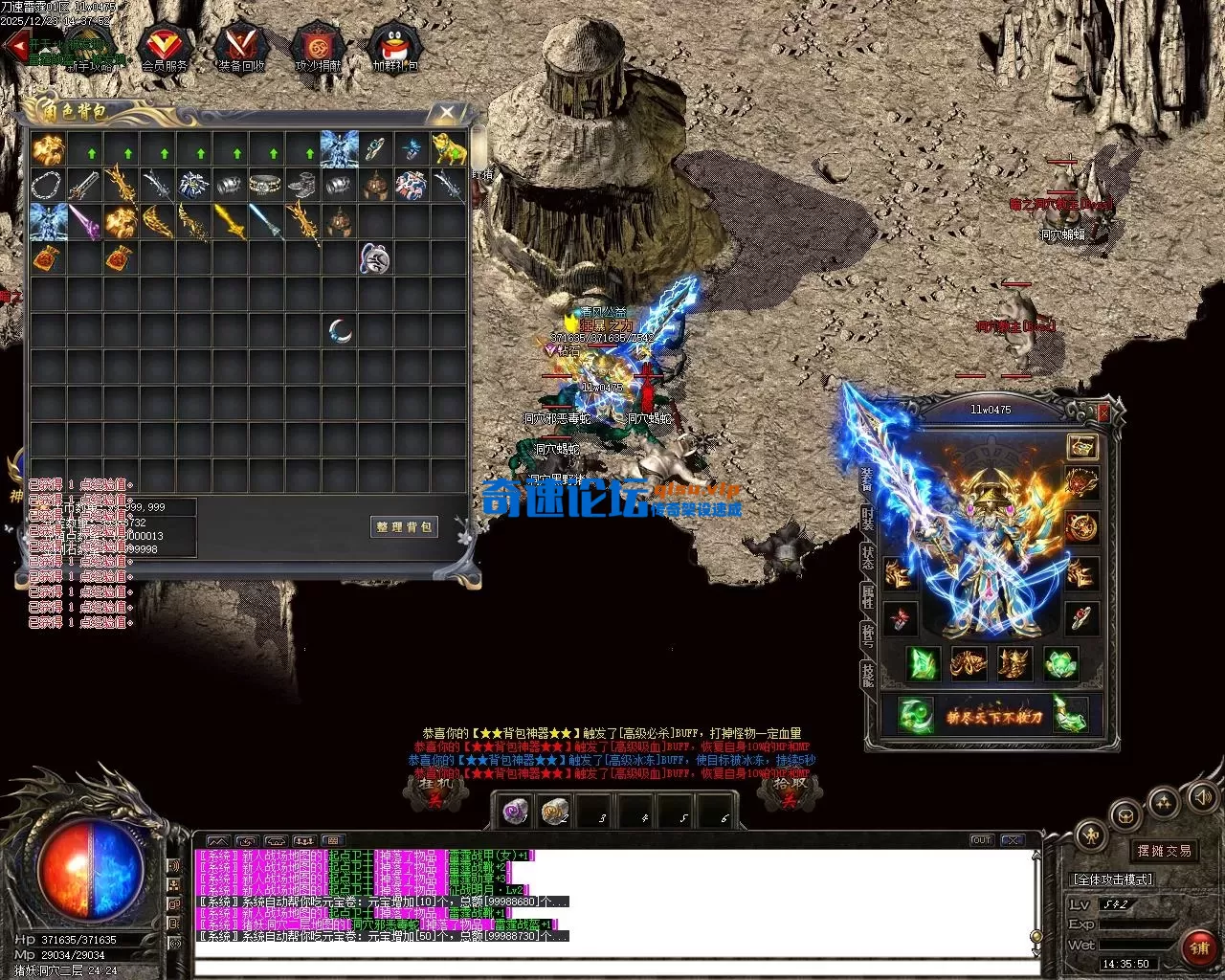Close the 角色背包 inventory window

click(x=447, y=113)
